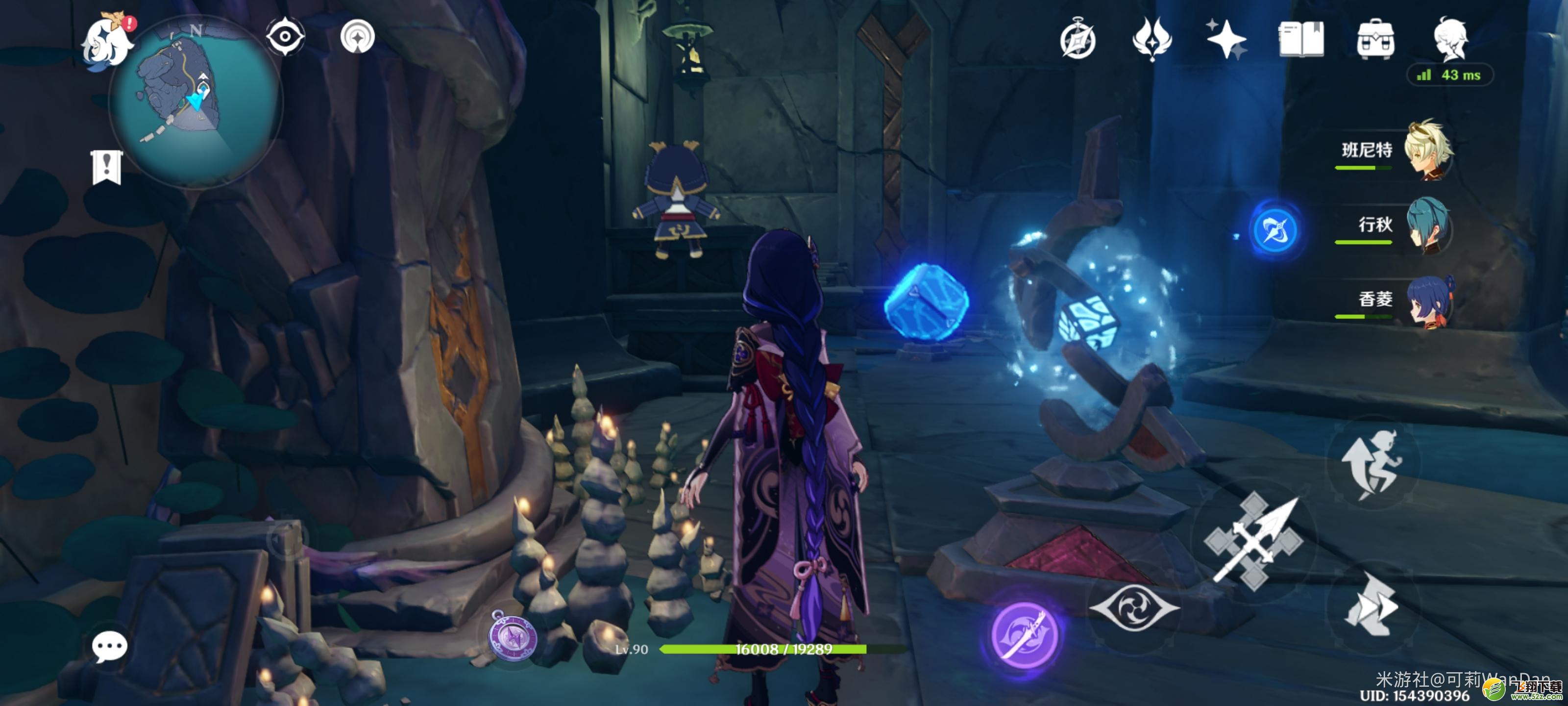Open the Wish four-pointed star icon
1568x706 pixels.
[1226, 39]
